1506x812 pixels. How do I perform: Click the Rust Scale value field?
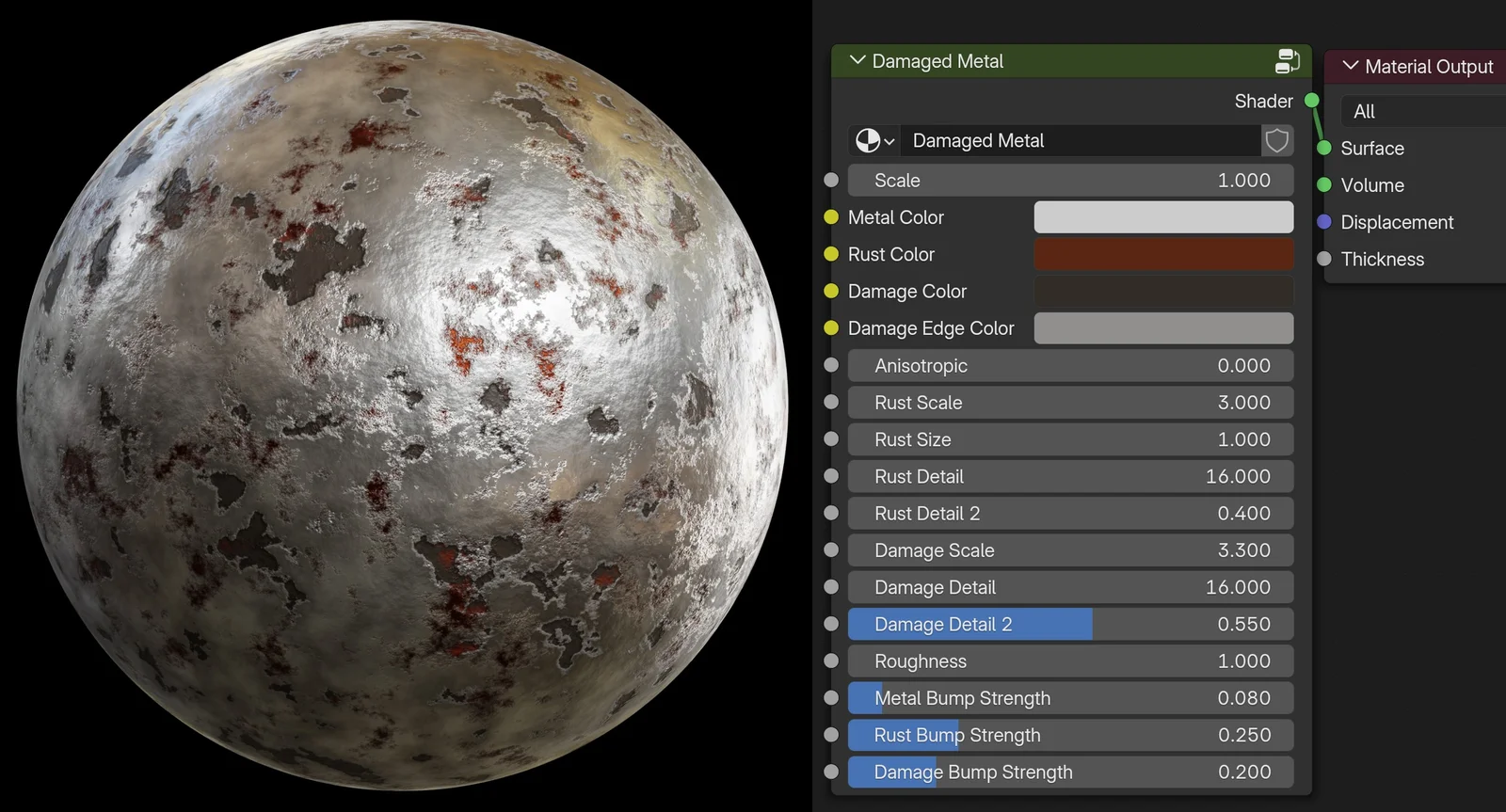[1070, 402]
